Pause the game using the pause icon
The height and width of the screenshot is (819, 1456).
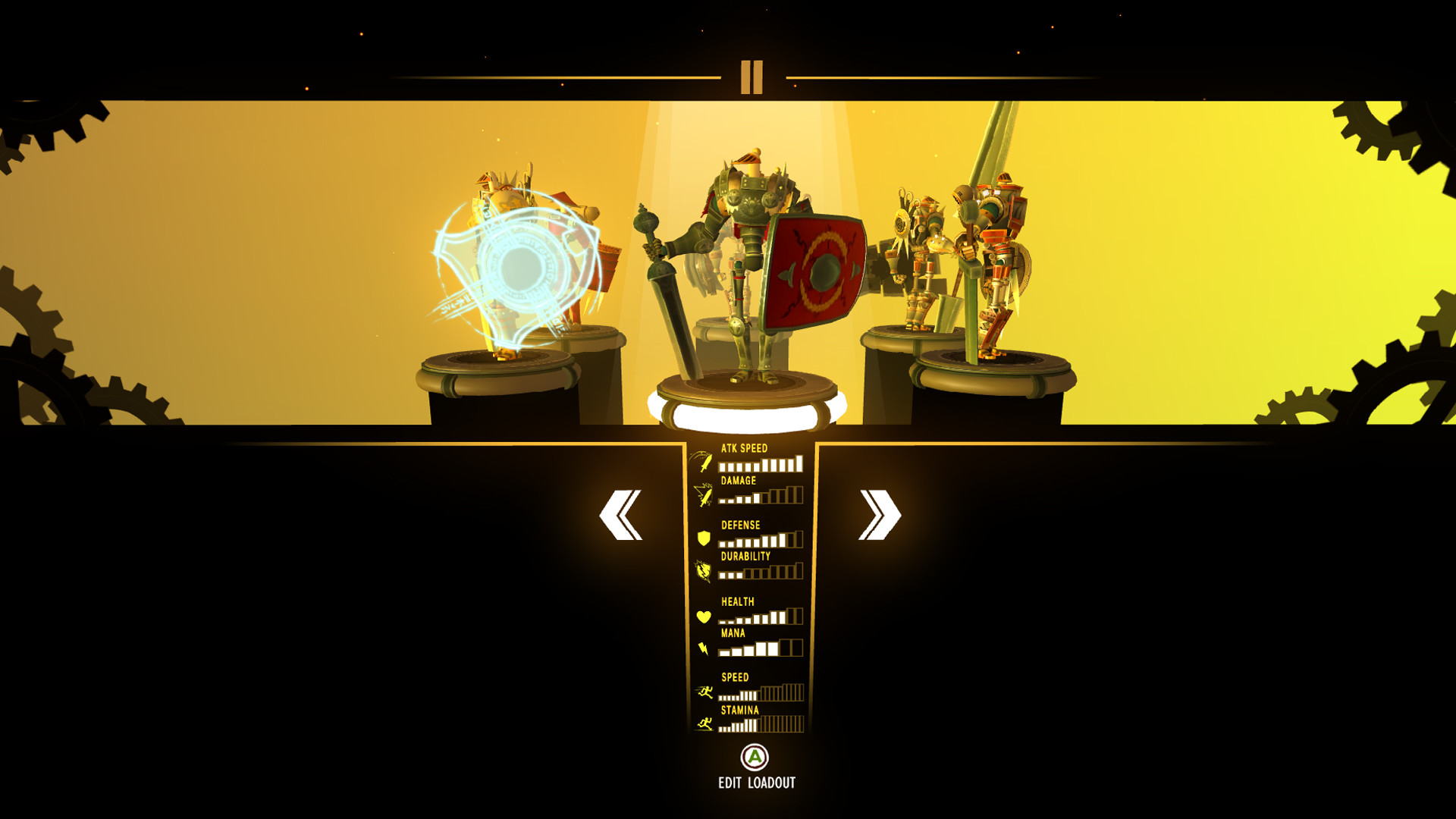pos(752,78)
